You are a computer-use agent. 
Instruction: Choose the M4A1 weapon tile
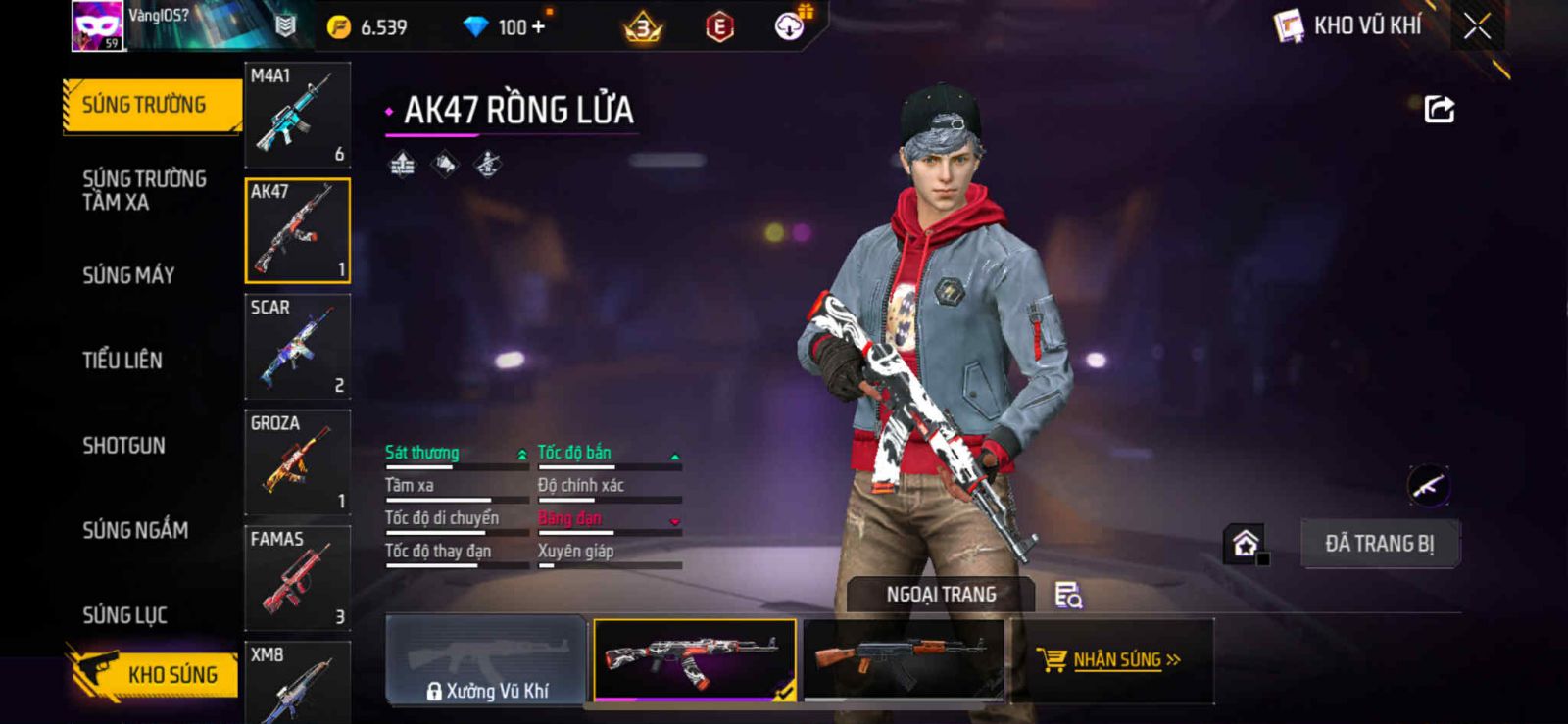(297, 115)
